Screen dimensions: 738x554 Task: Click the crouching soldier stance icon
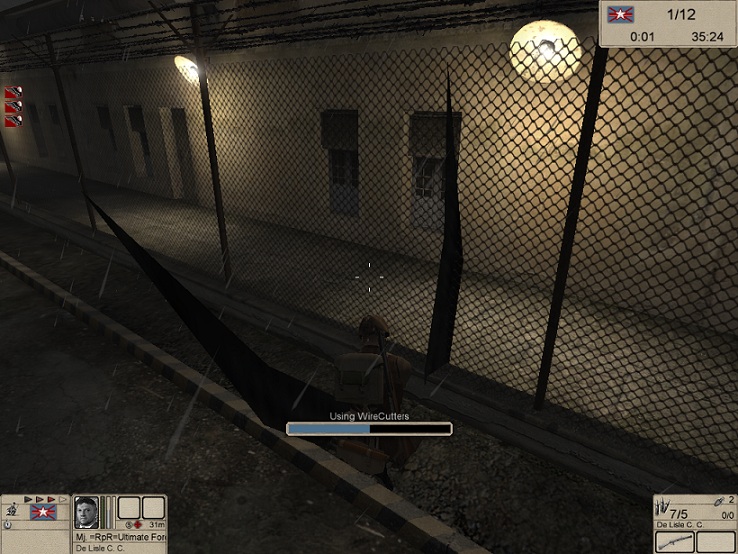(12, 511)
